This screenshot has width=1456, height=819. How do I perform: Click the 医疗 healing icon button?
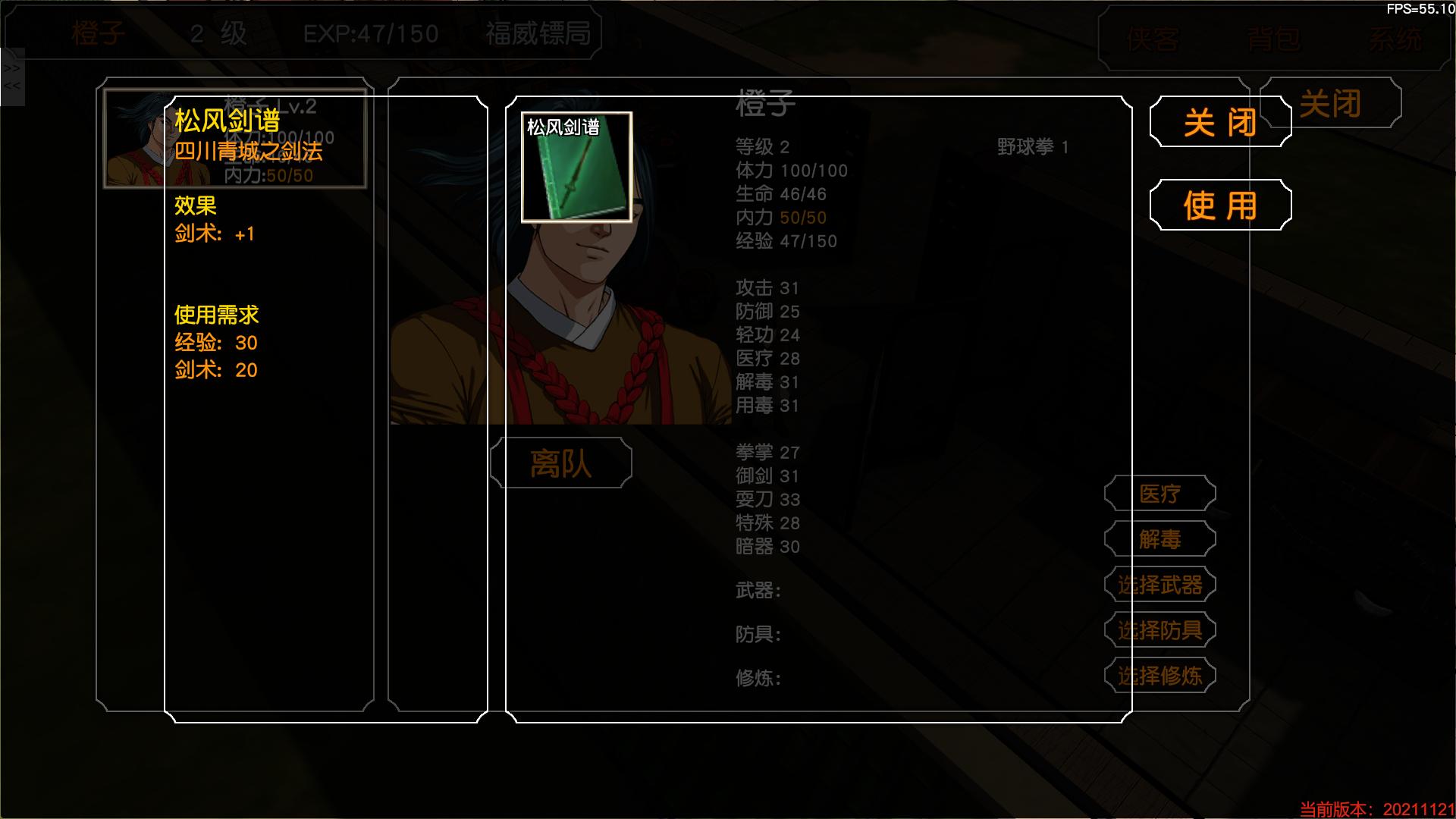click(1159, 493)
